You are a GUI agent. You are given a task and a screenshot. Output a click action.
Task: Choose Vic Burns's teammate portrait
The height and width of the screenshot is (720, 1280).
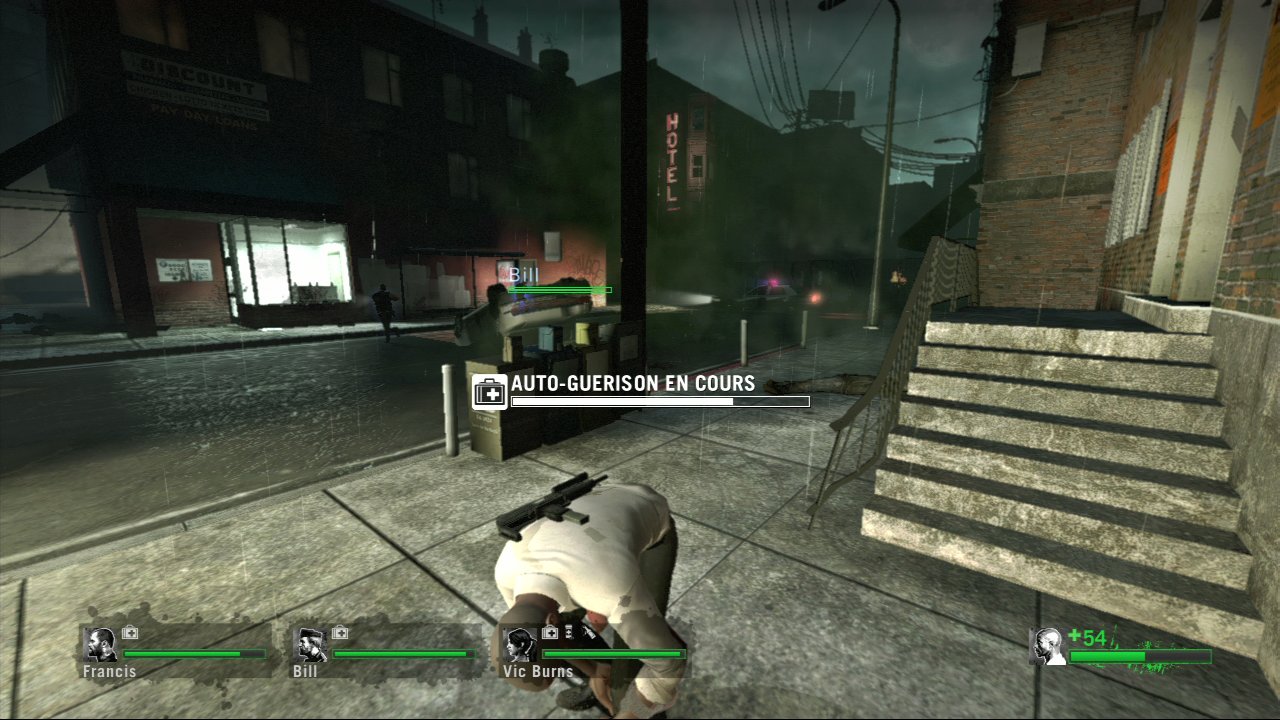pyautogui.click(x=519, y=645)
